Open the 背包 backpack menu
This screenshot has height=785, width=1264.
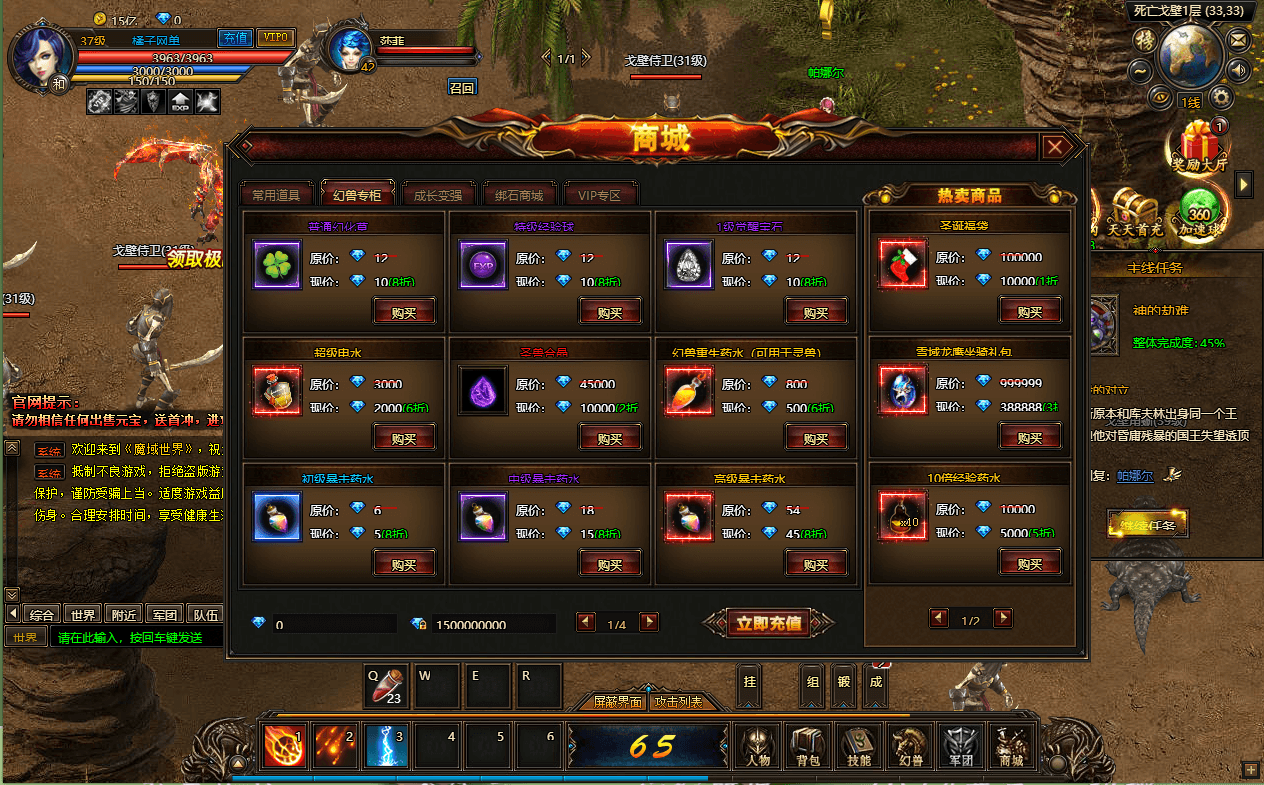coord(807,746)
